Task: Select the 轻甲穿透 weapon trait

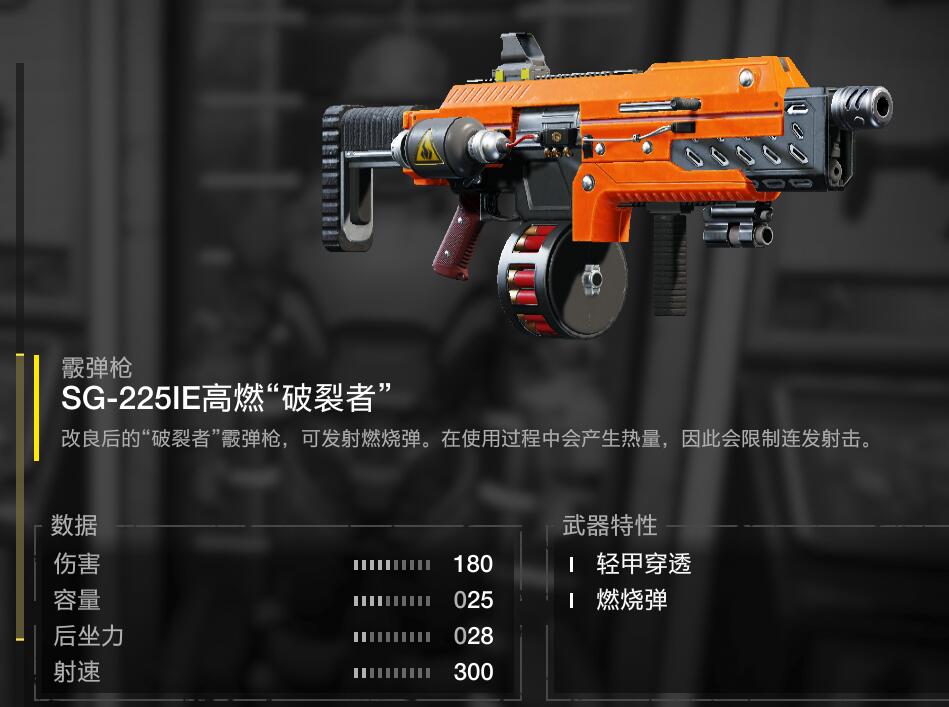Action: pos(643,564)
